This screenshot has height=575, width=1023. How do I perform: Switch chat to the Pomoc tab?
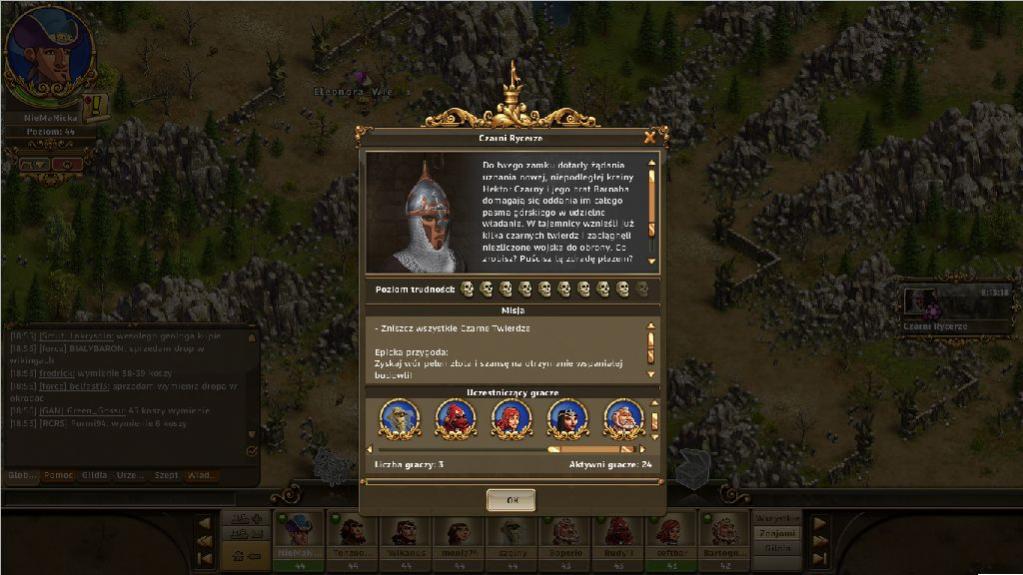pyautogui.click(x=58, y=475)
